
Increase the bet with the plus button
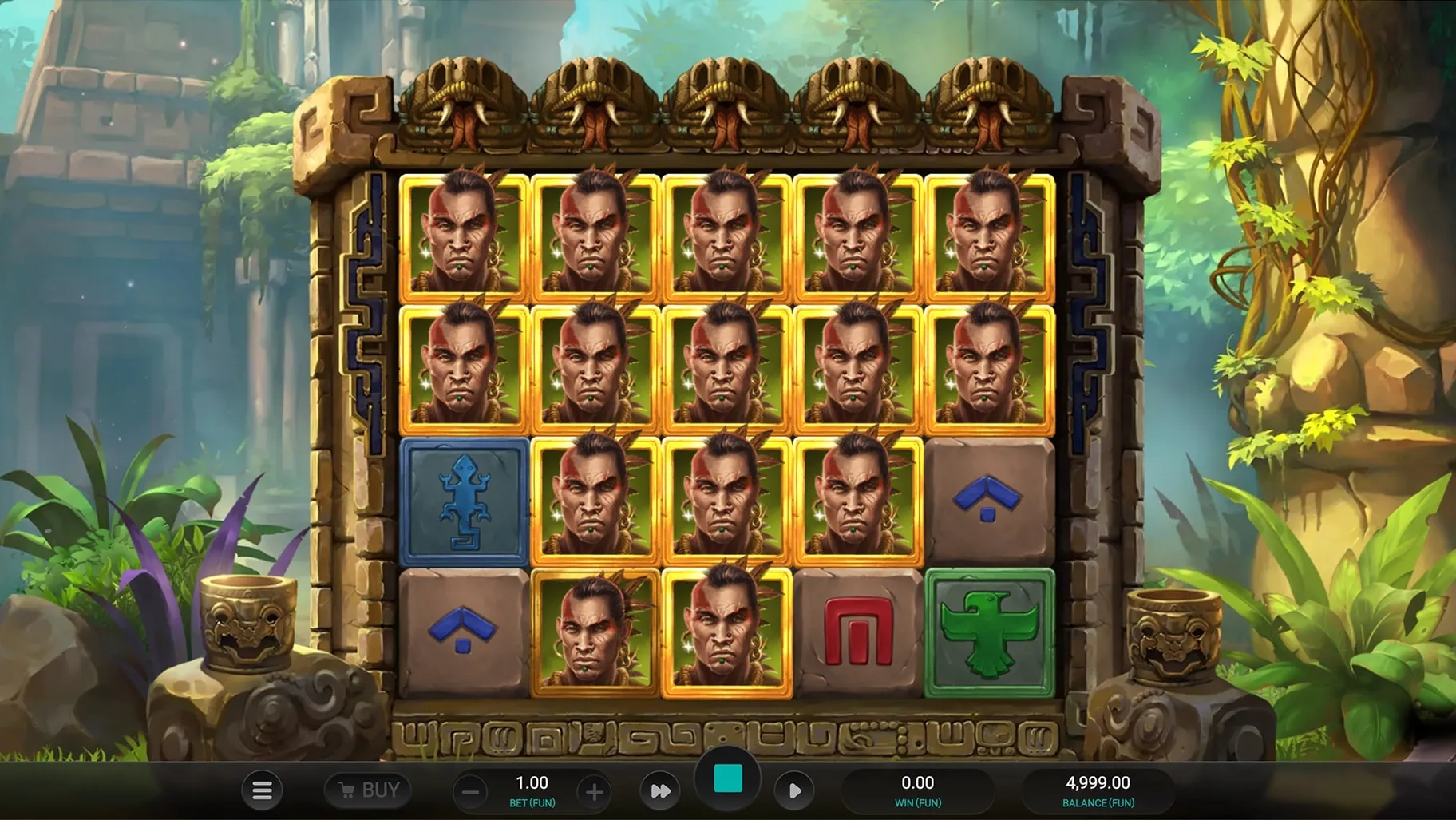pos(594,792)
